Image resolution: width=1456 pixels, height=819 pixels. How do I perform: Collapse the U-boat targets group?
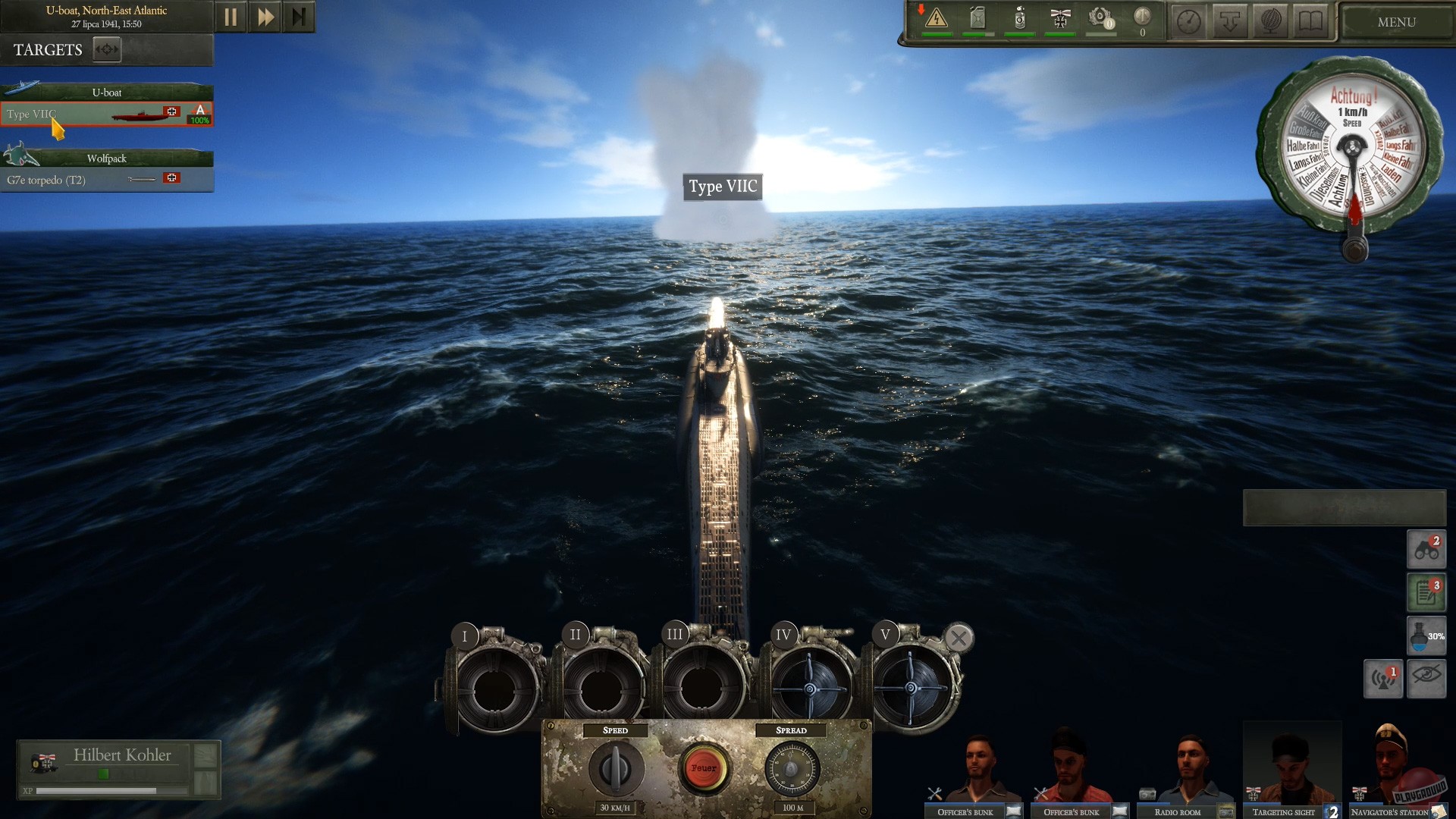pyautogui.click(x=107, y=91)
